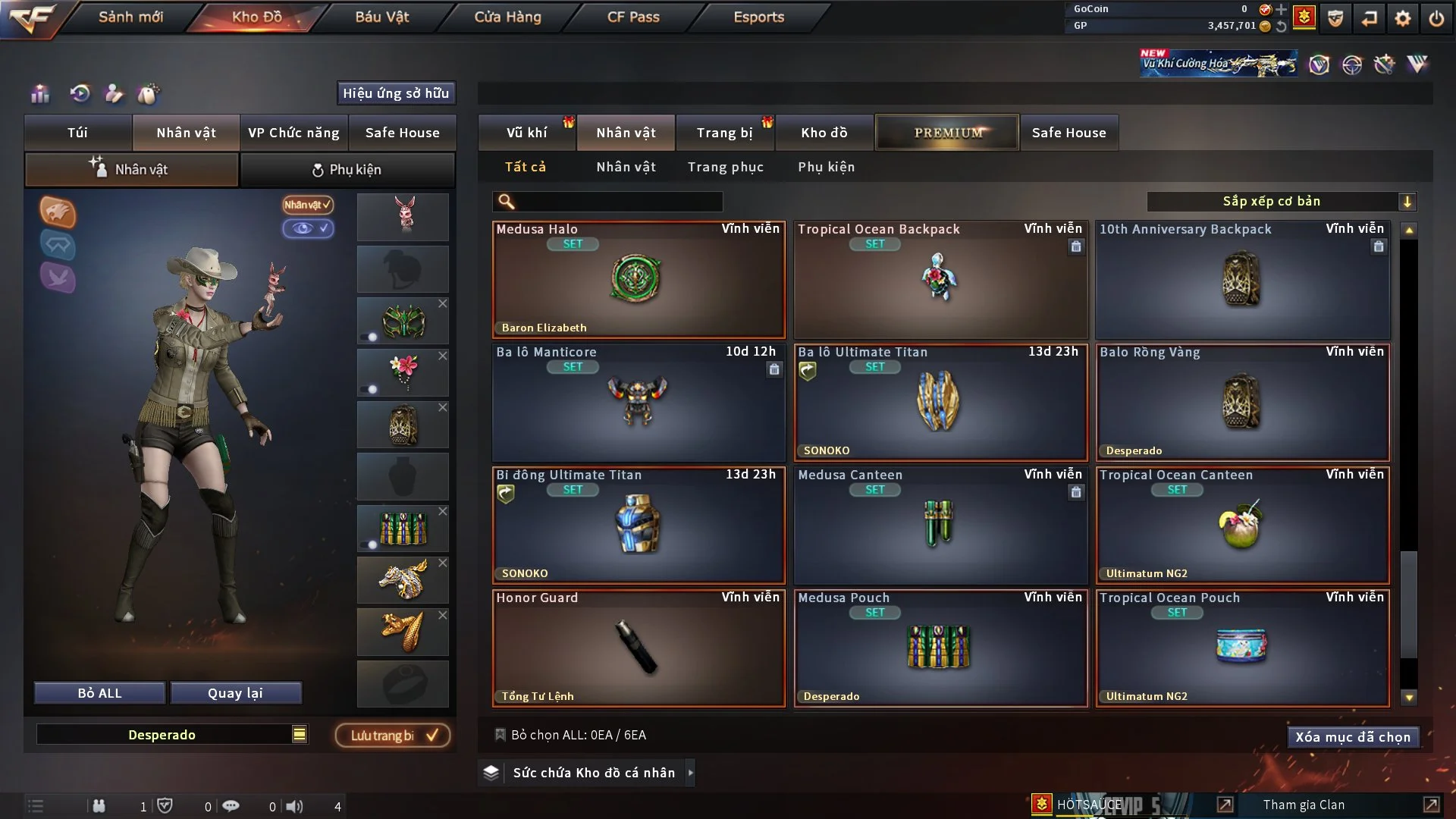Switch to the Cửa Hàng shop tab
Image resolution: width=1456 pixels, height=819 pixels.
coord(507,17)
